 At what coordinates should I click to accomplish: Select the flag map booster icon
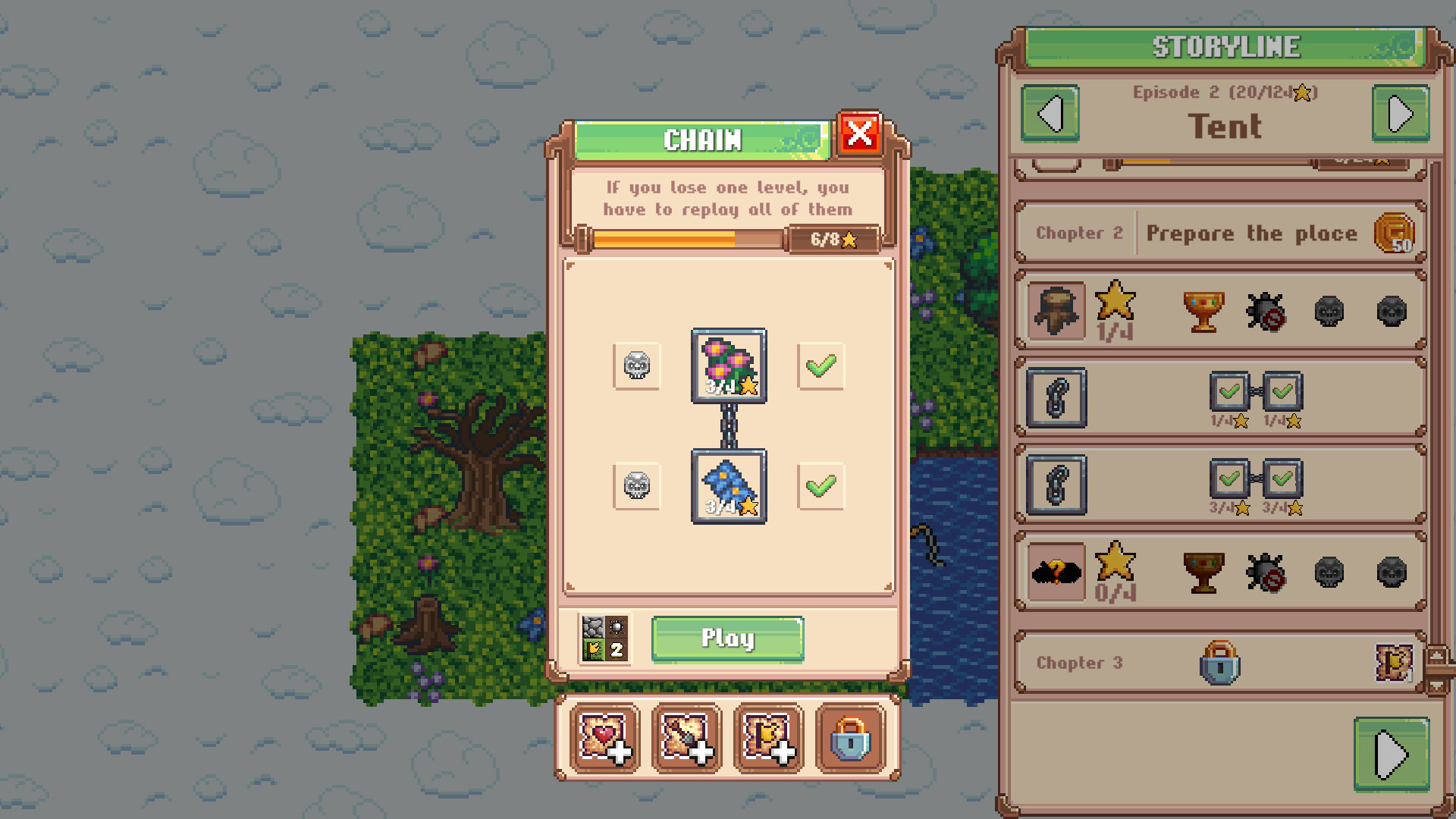coord(768,739)
